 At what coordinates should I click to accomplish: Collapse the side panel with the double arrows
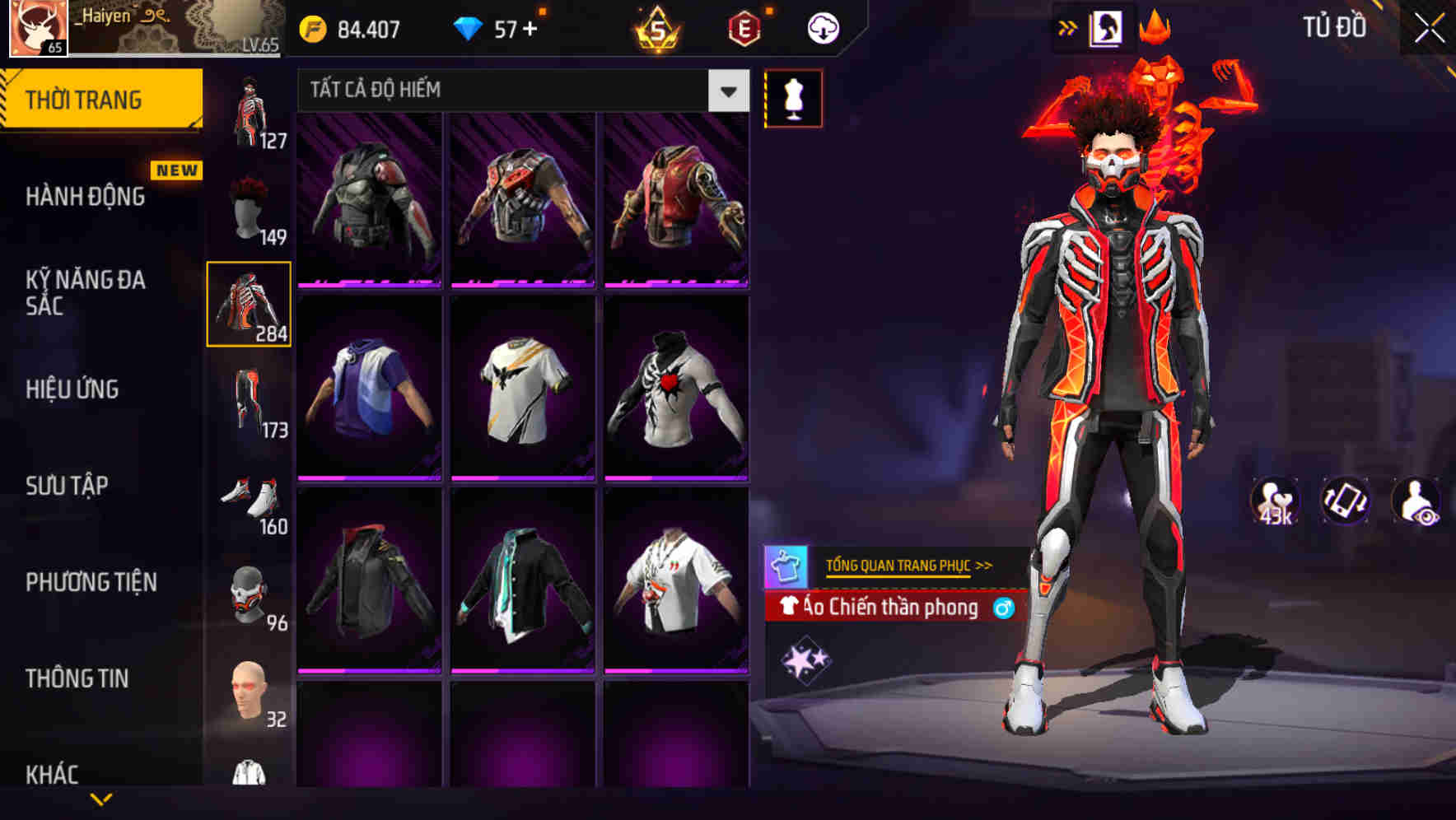coord(1068,27)
